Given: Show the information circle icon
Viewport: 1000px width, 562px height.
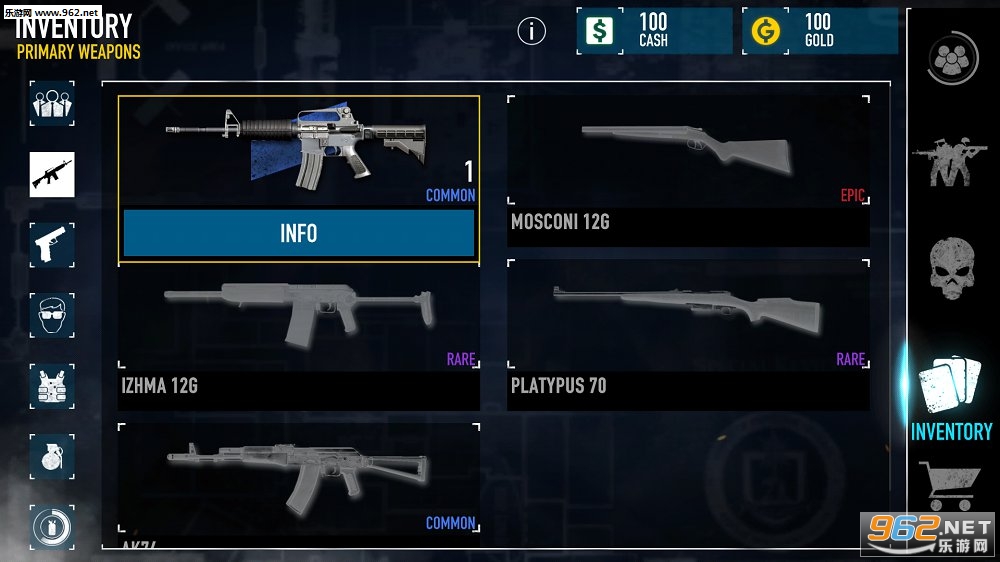Looking at the screenshot, I should coord(532,31).
